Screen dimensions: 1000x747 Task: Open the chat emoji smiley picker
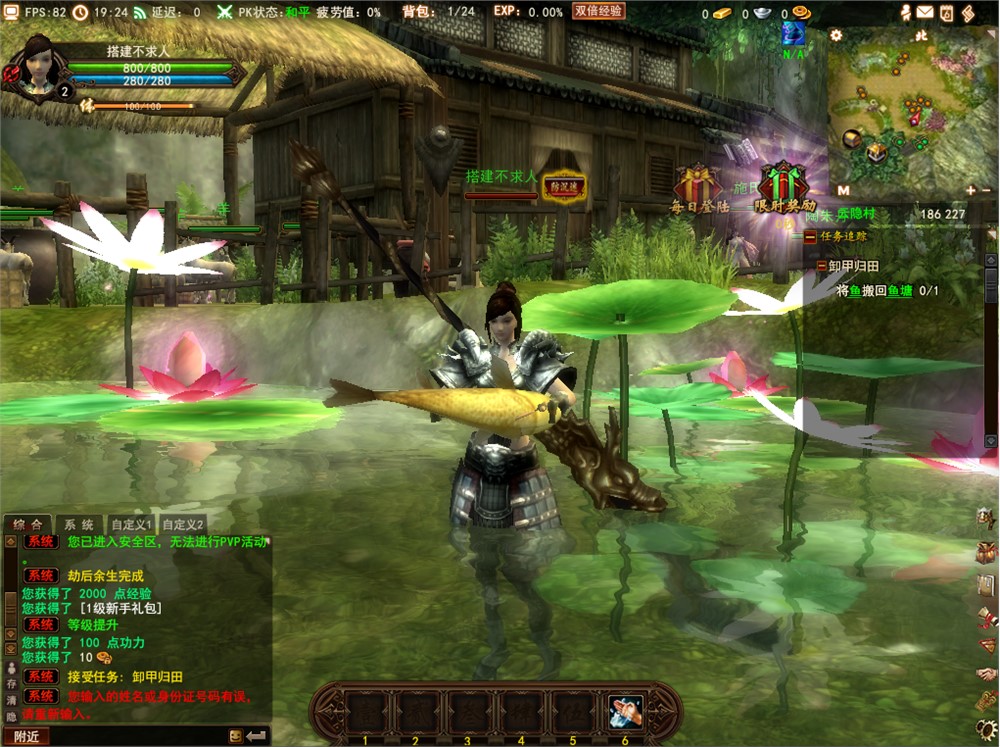point(235,736)
